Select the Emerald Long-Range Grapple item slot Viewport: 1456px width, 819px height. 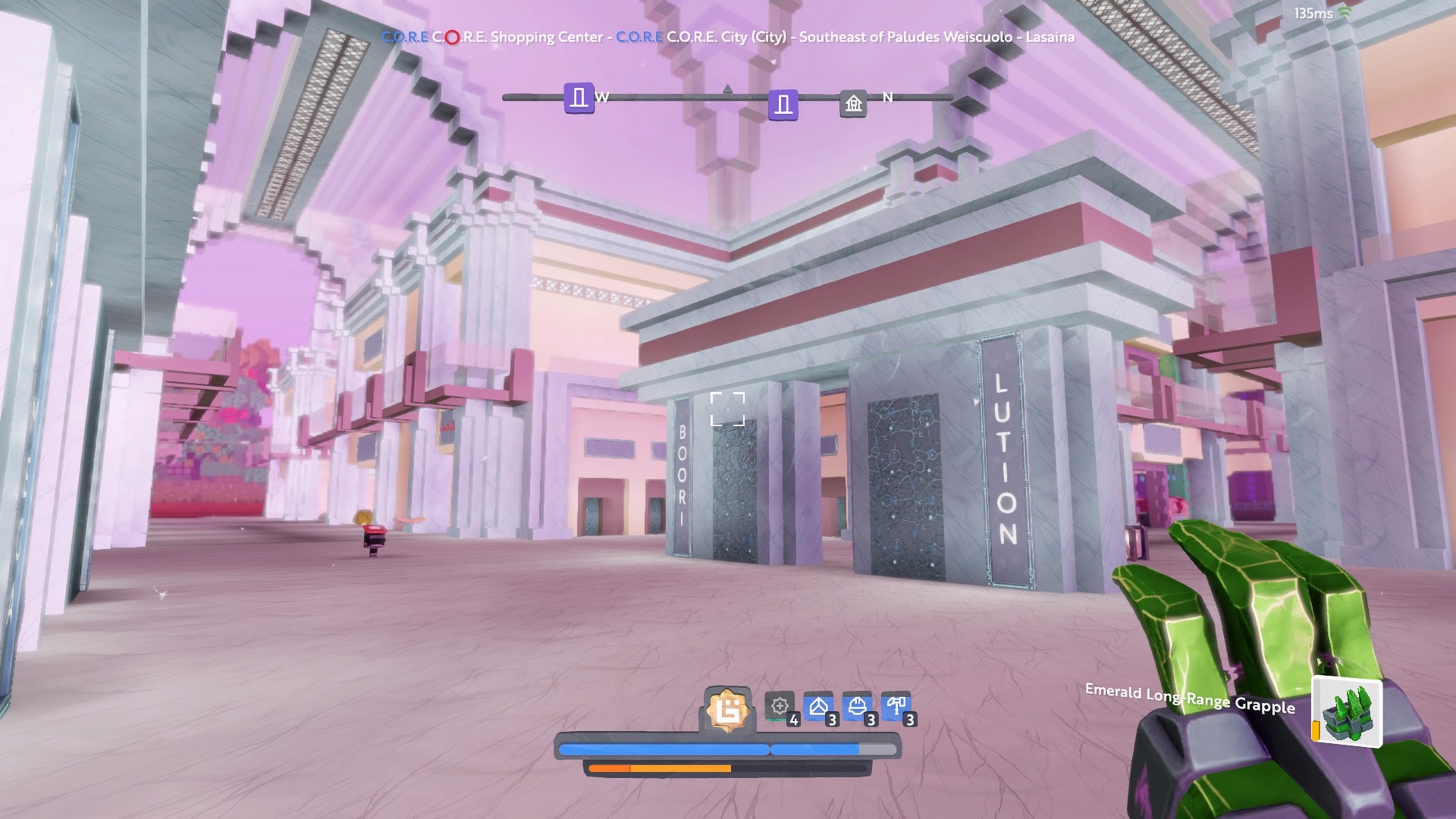coord(1348,713)
